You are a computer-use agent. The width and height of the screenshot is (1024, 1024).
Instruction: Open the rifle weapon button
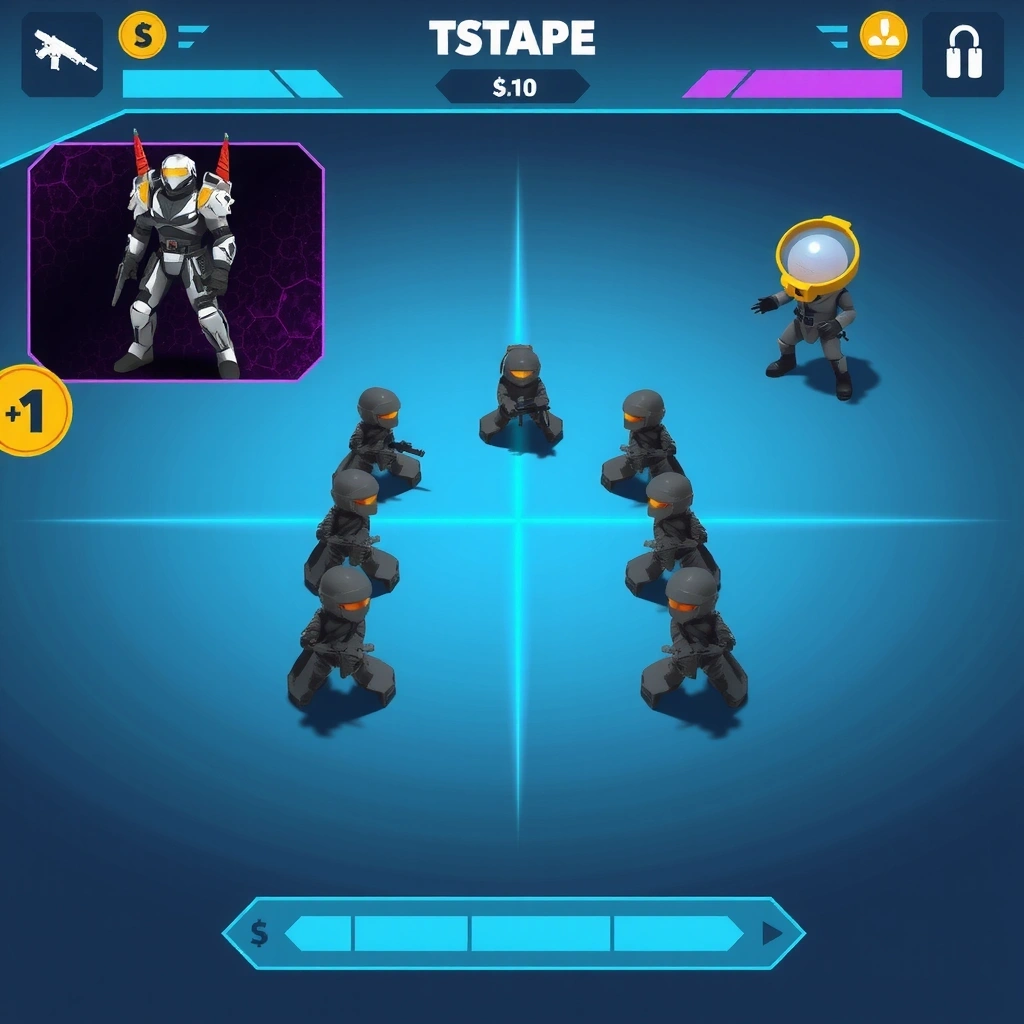coord(62,54)
